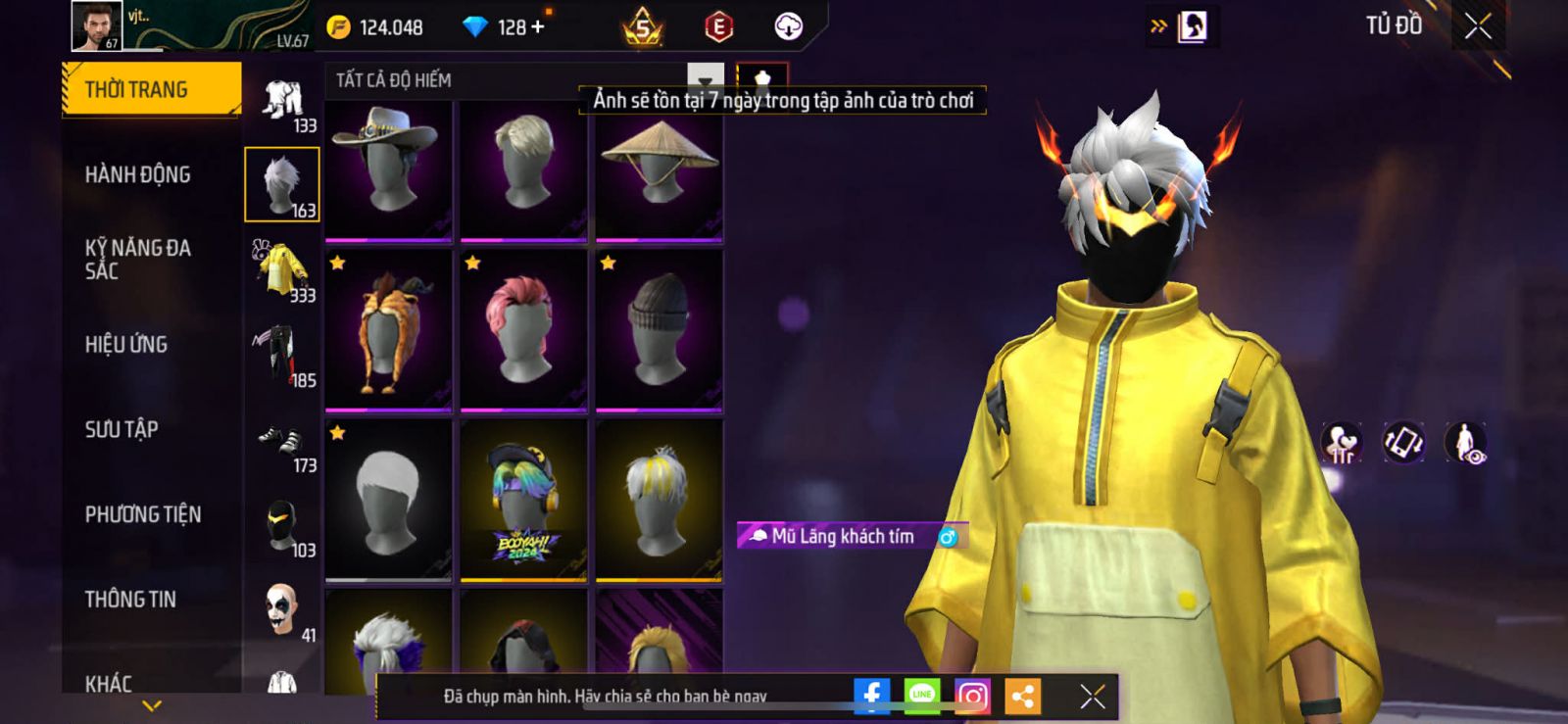Pick the grey beanie hat
The height and width of the screenshot is (724, 1568).
click(659, 330)
